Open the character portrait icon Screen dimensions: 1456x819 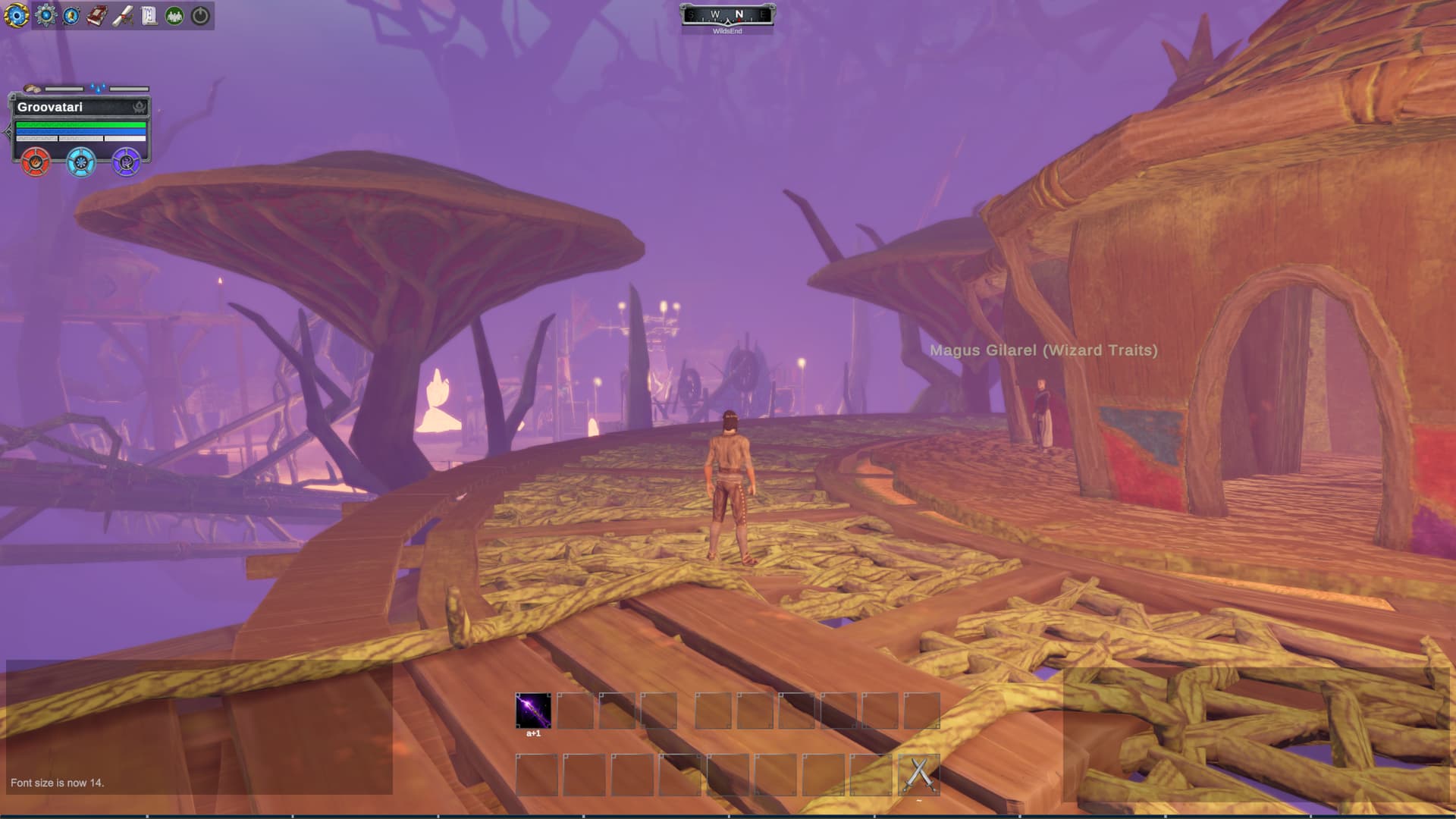(71, 15)
